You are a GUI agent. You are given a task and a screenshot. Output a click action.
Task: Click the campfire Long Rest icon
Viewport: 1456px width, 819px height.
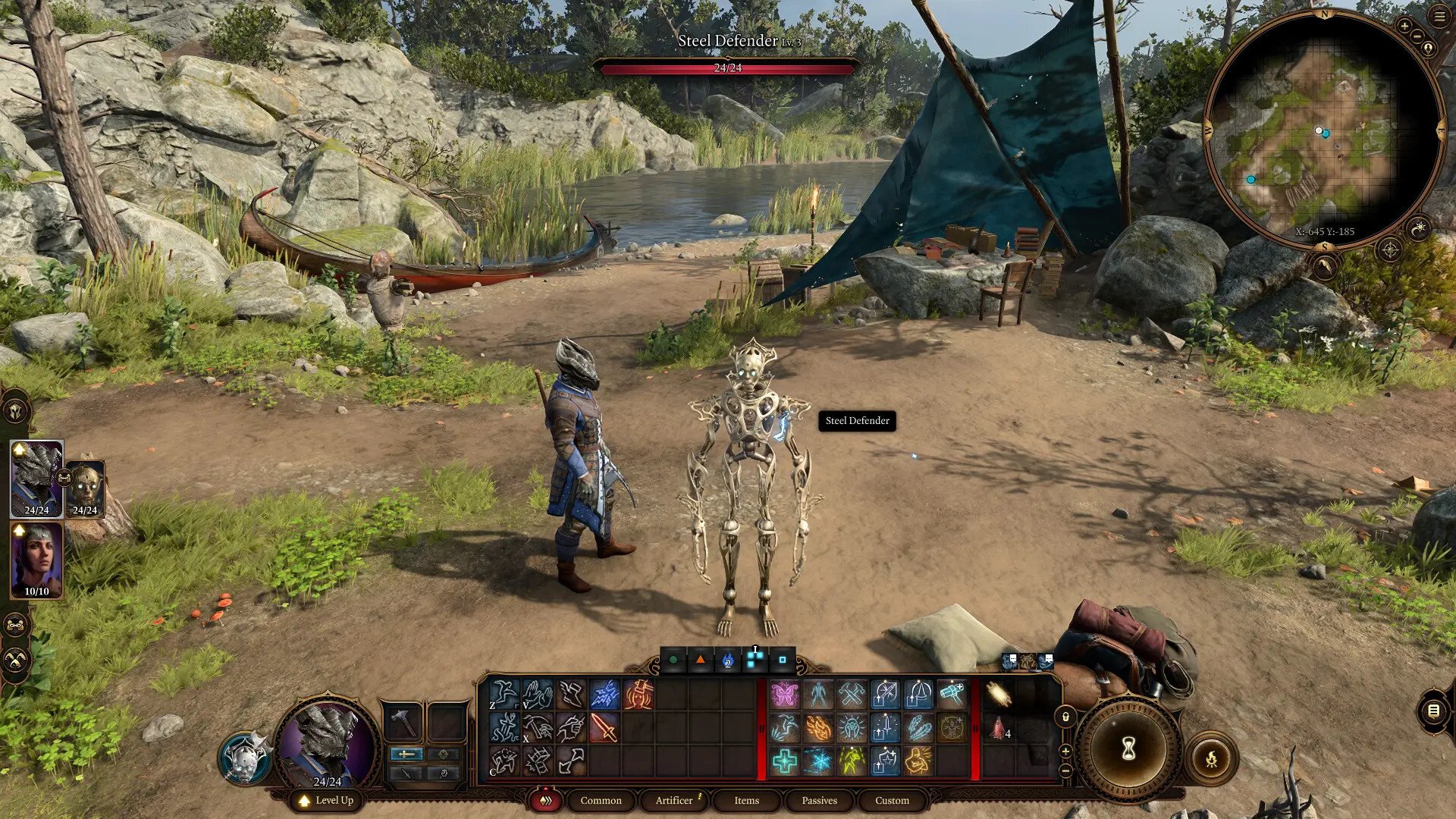click(1212, 759)
